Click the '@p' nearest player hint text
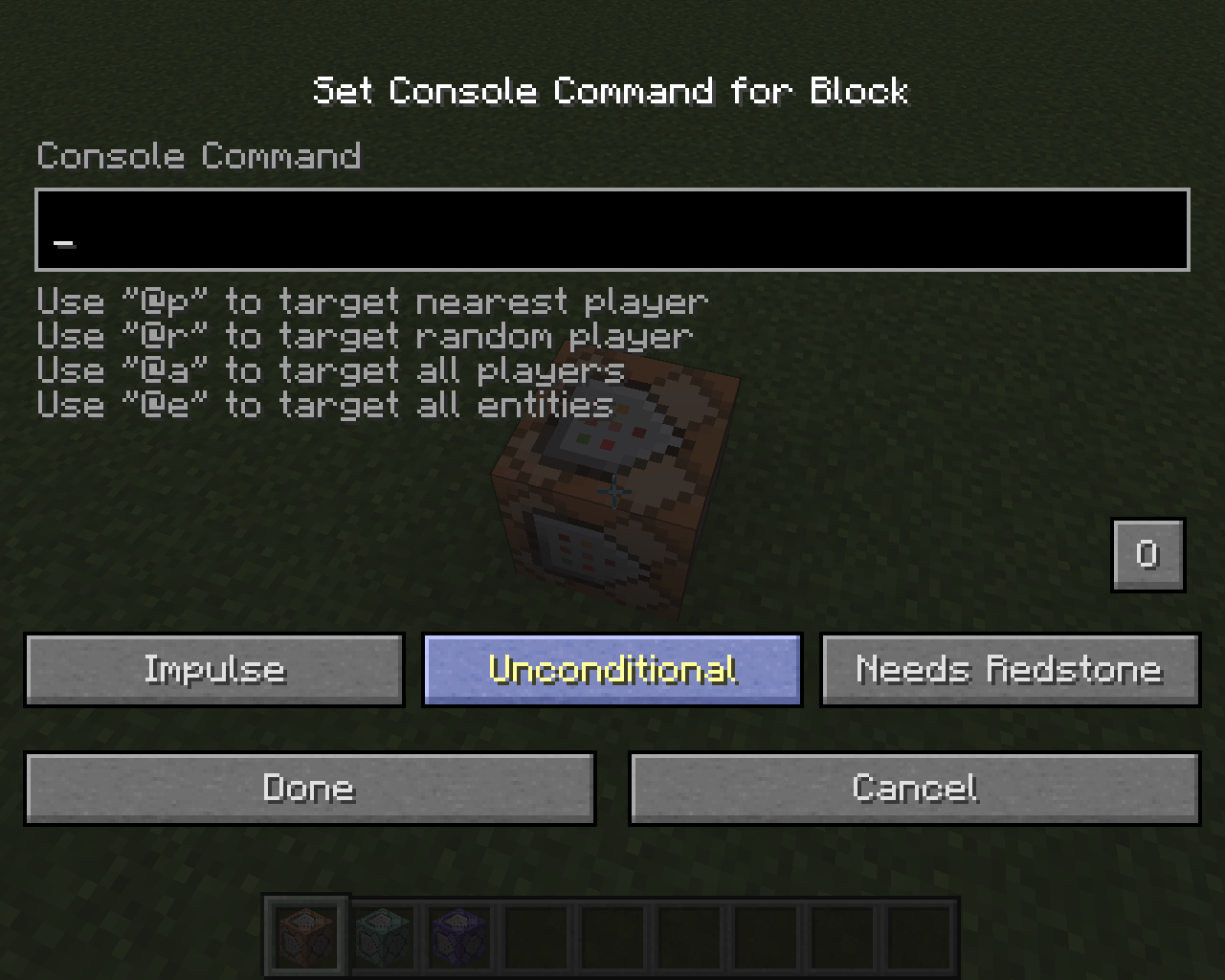This screenshot has width=1225, height=980. tap(371, 301)
